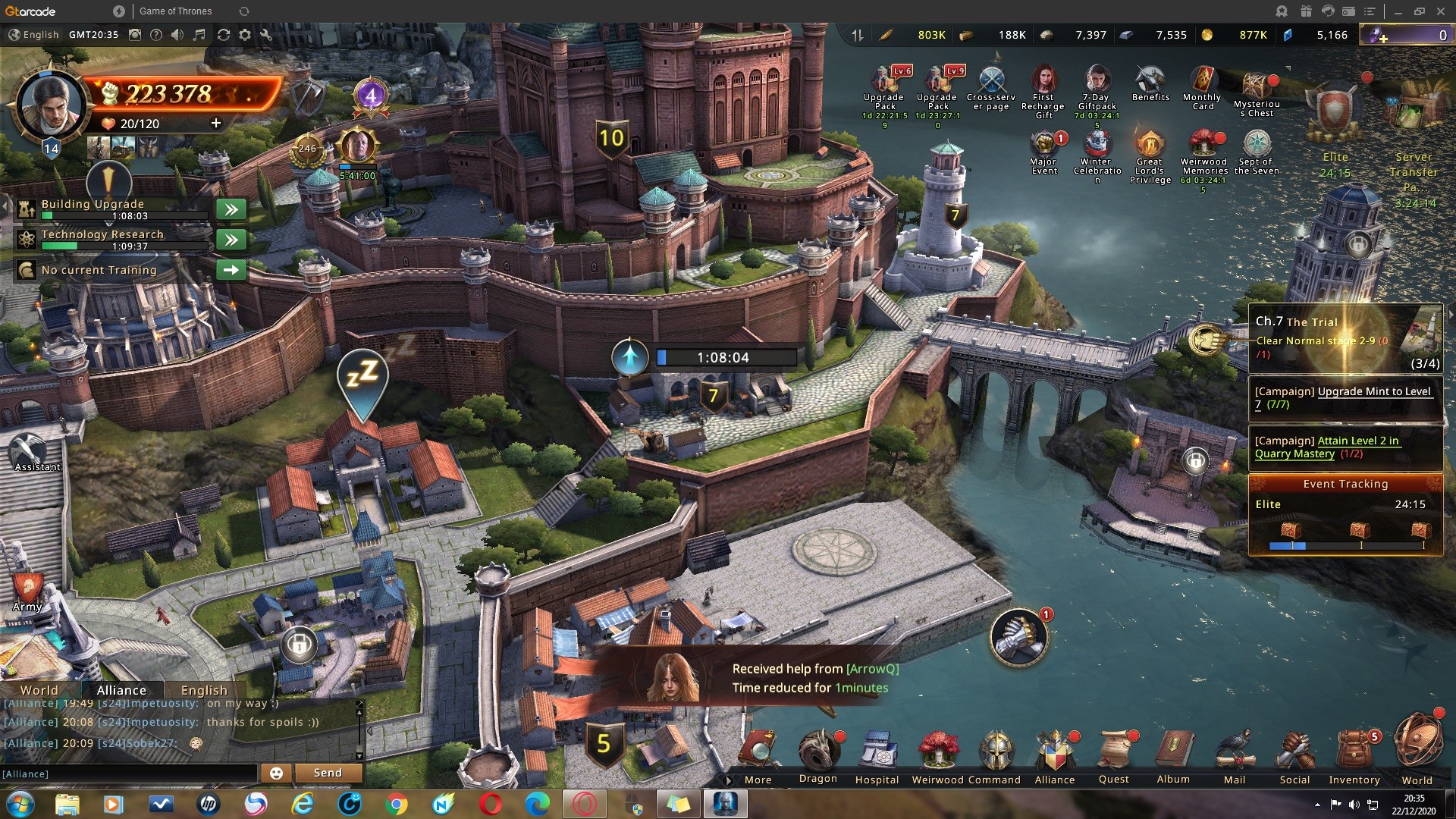Speed up the Technology Research

tap(231, 240)
